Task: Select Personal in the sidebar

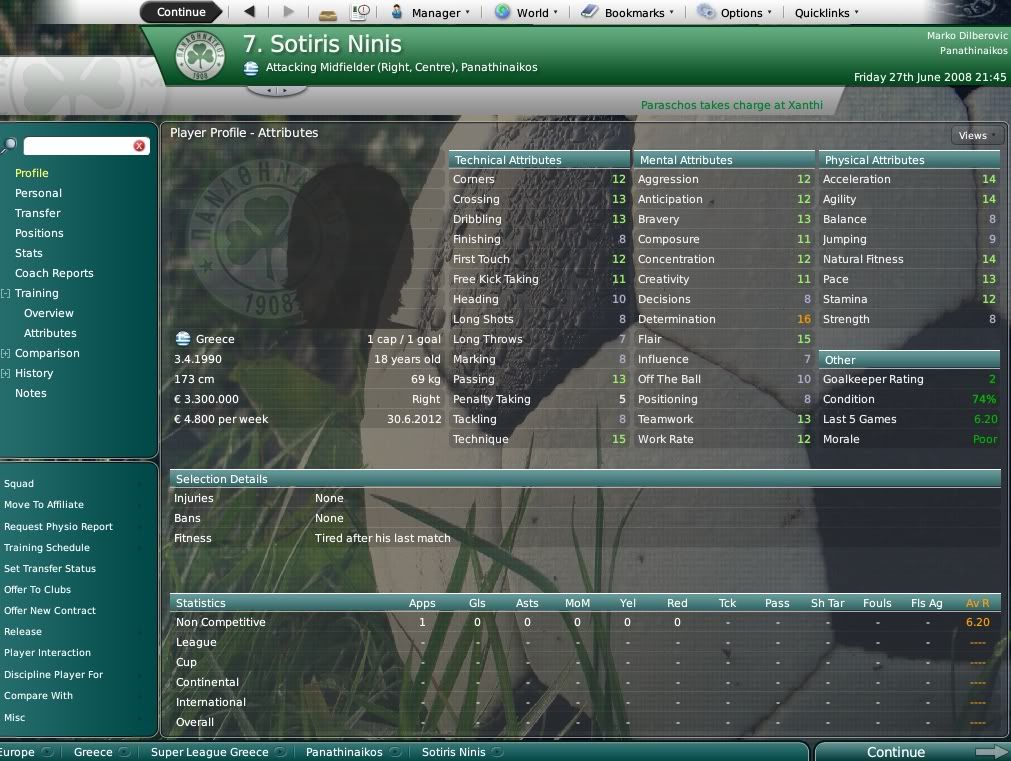Action: click(38, 193)
